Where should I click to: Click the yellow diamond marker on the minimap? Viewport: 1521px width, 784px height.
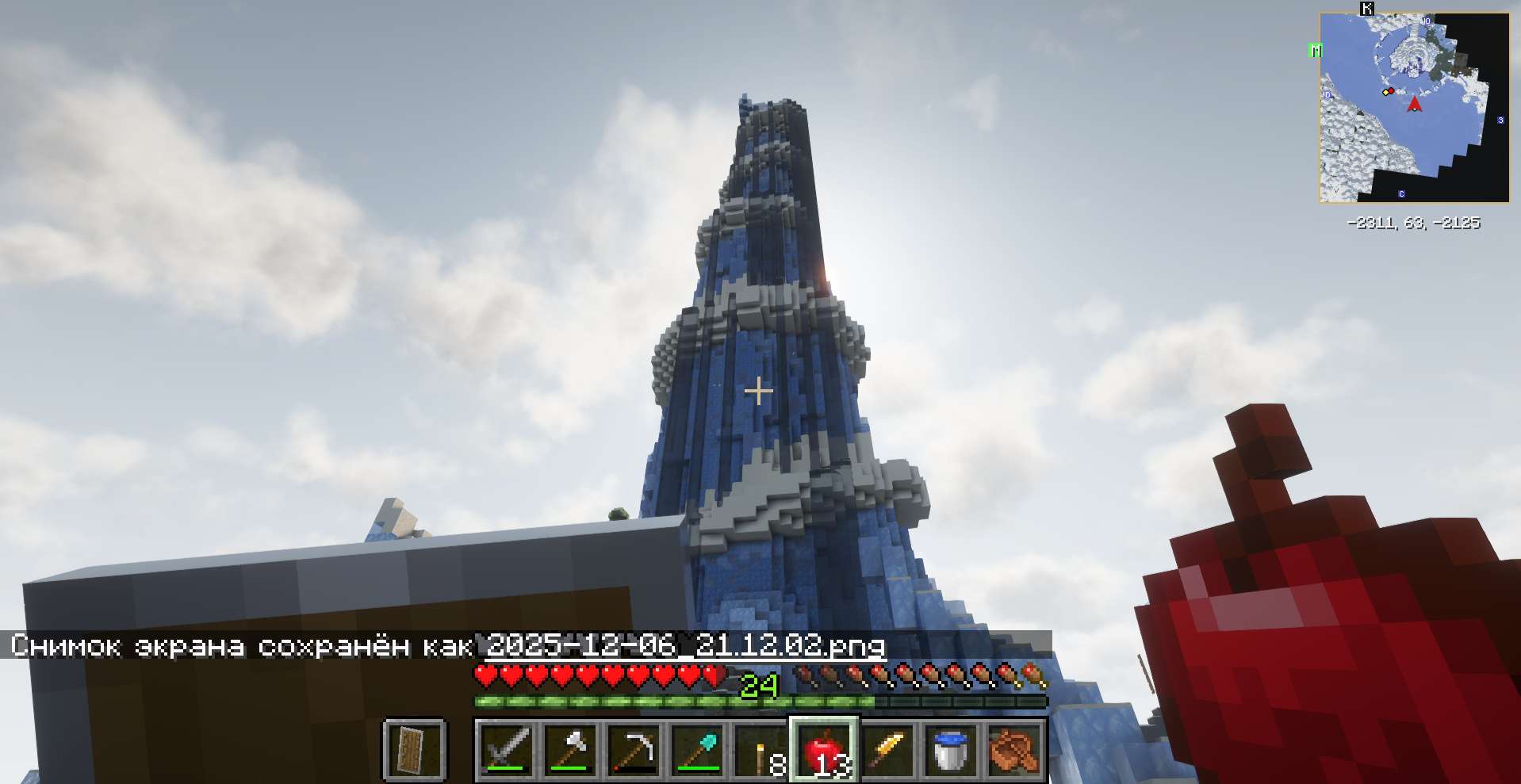click(1385, 93)
